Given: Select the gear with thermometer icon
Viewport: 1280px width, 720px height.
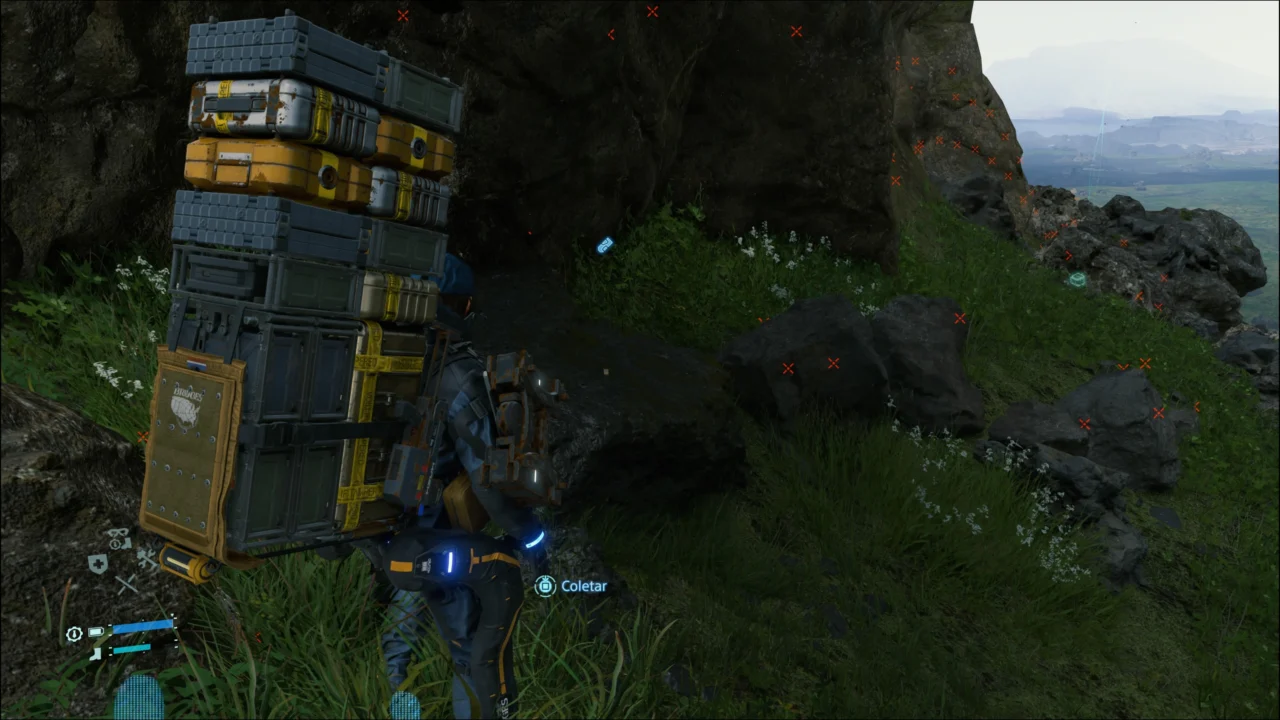Looking at the screenshot, I should tap(74, 634).
